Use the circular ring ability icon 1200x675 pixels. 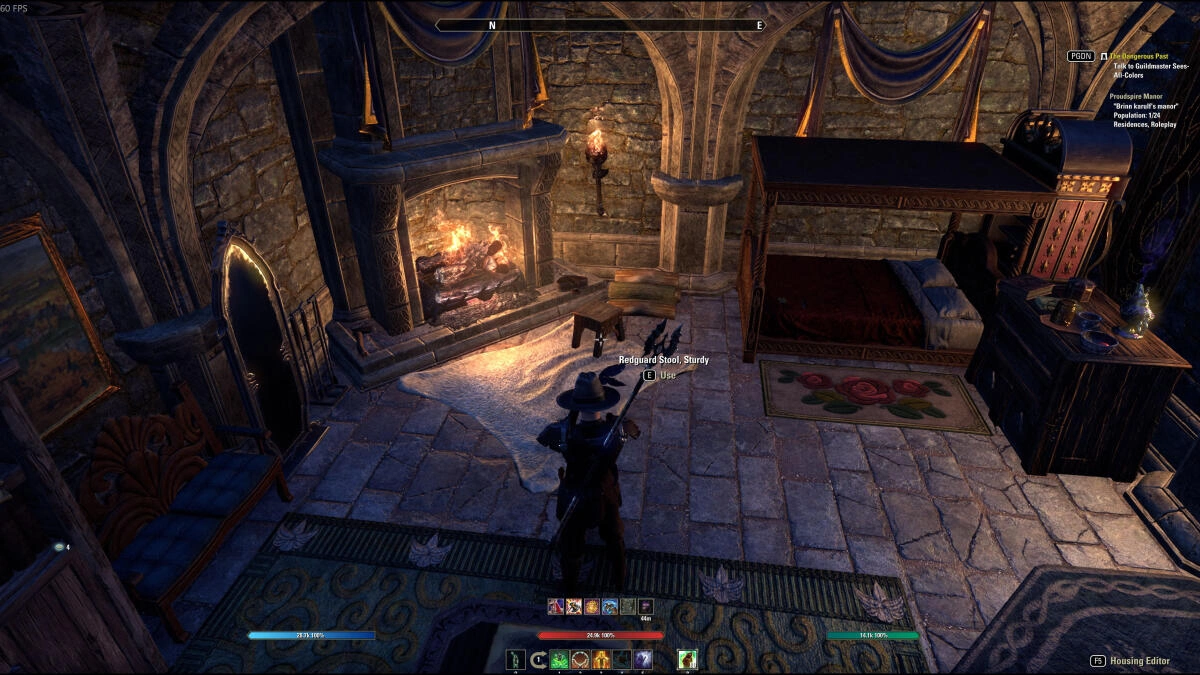pyautogui.click(x=580, y=659)
